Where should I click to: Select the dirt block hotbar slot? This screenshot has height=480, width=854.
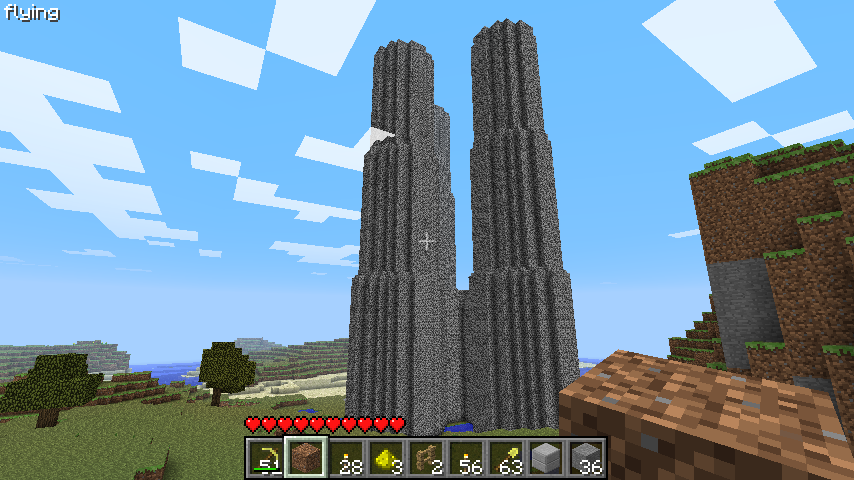tap(306, 459)
